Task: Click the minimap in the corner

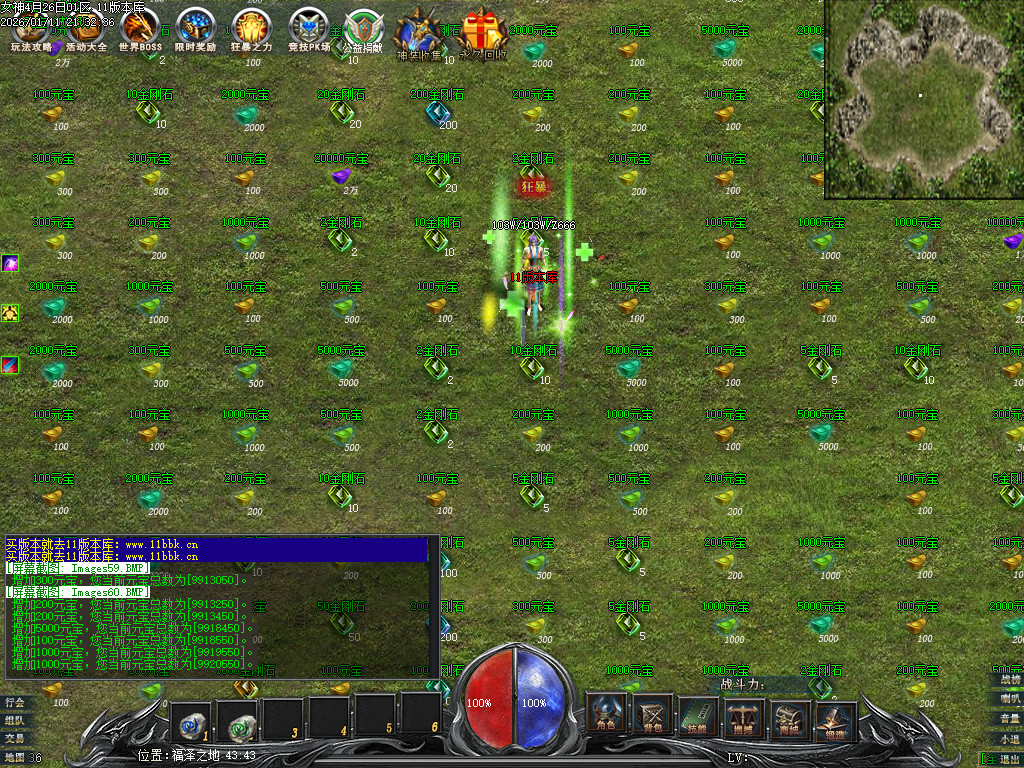Action: point(922,98)
